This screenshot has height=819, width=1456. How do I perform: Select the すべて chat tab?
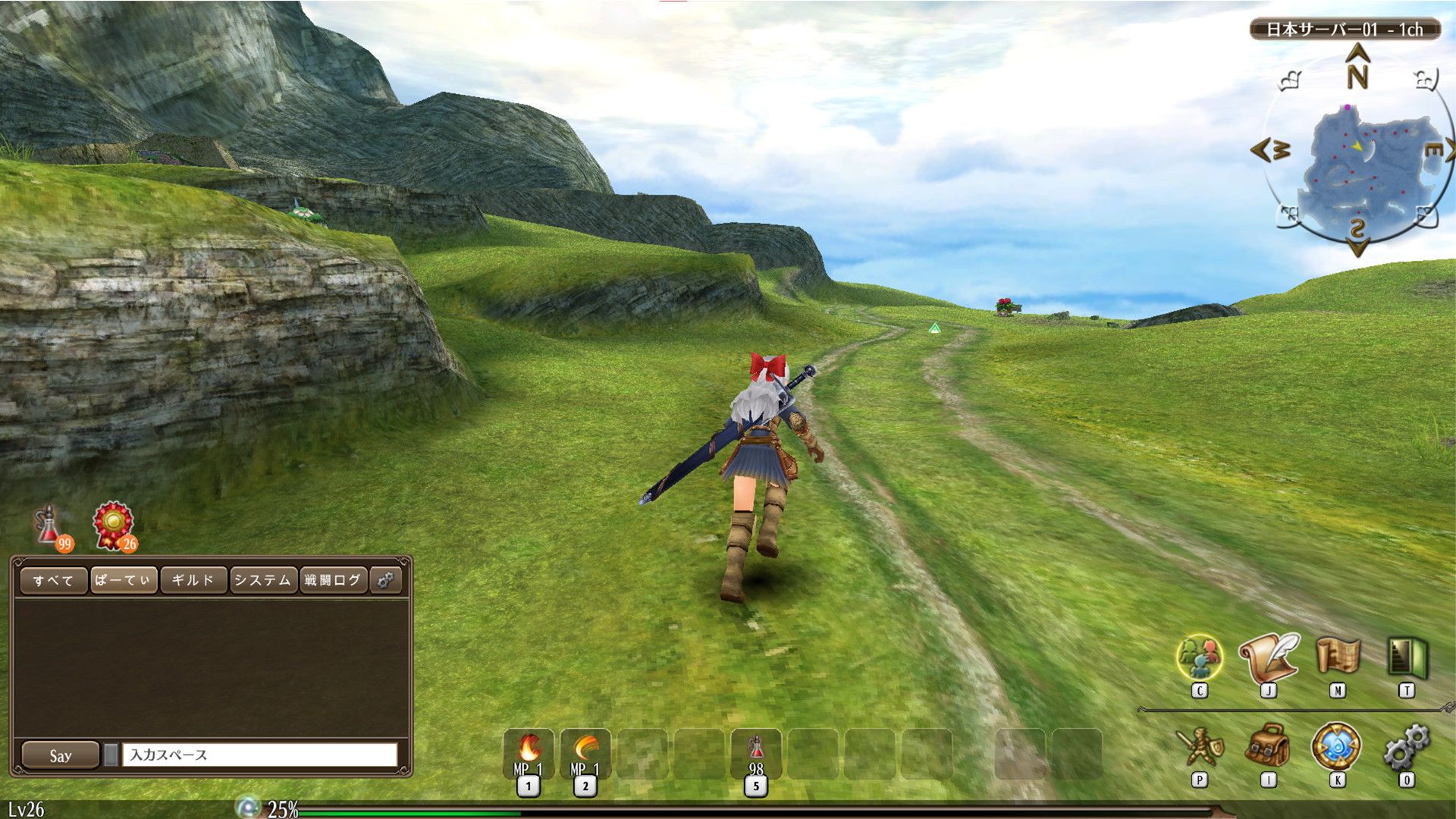53,580
